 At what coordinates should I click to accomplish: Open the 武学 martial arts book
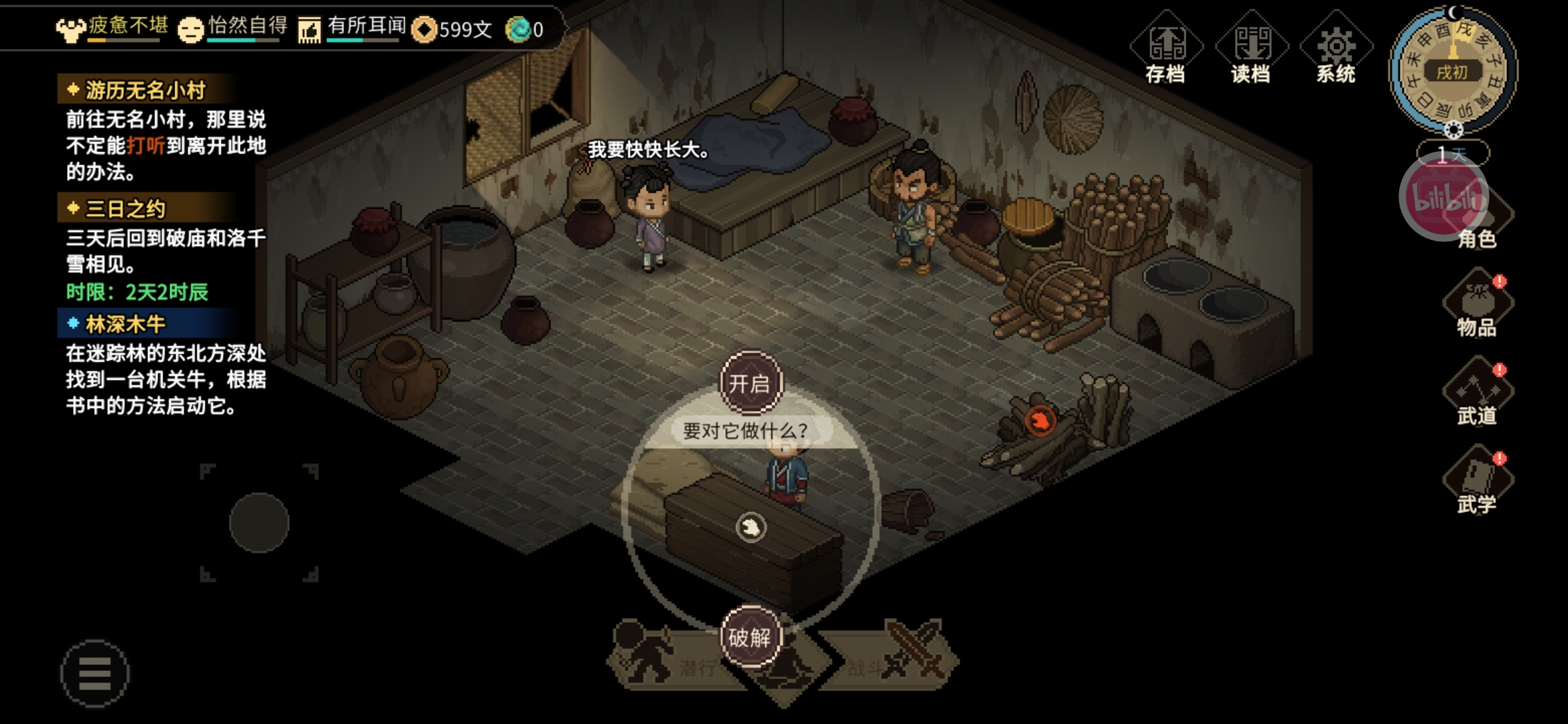tap(1477, 481)
